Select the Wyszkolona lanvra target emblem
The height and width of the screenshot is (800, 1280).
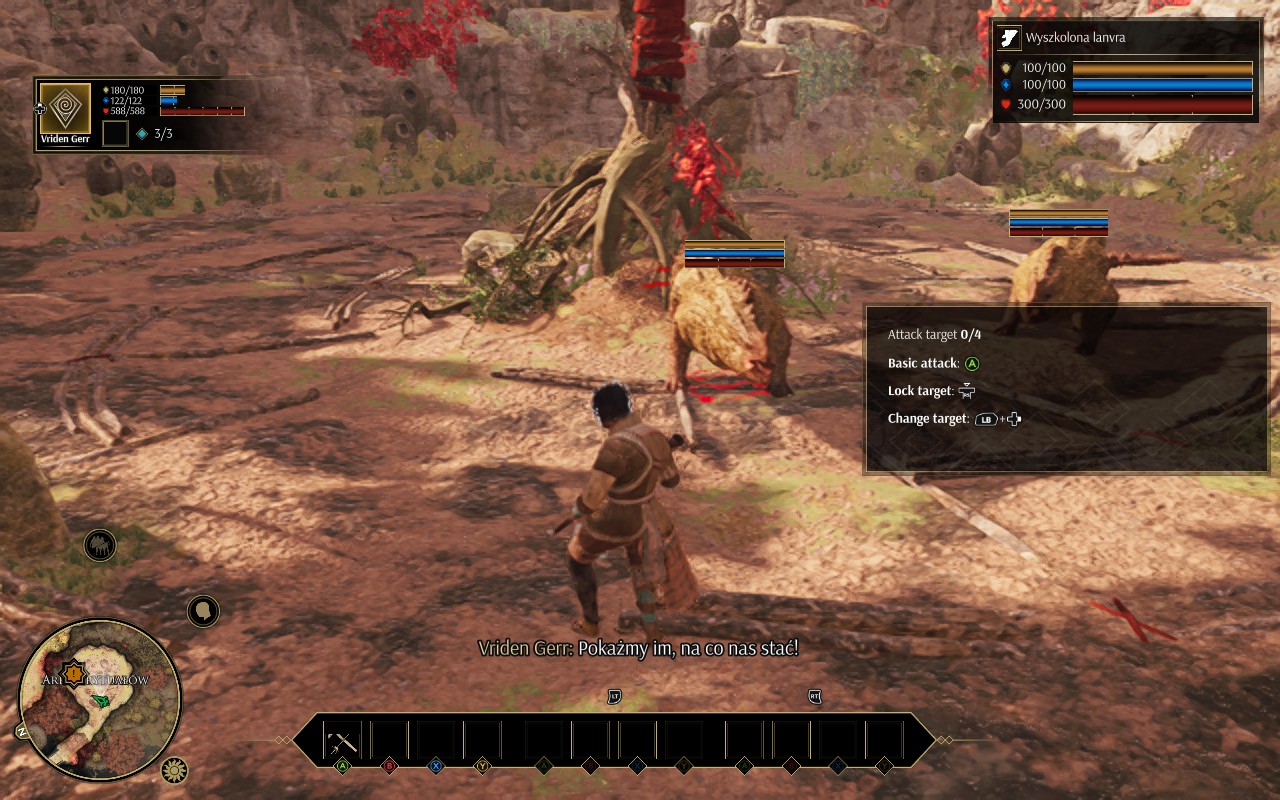click(x=1009, y=39)
